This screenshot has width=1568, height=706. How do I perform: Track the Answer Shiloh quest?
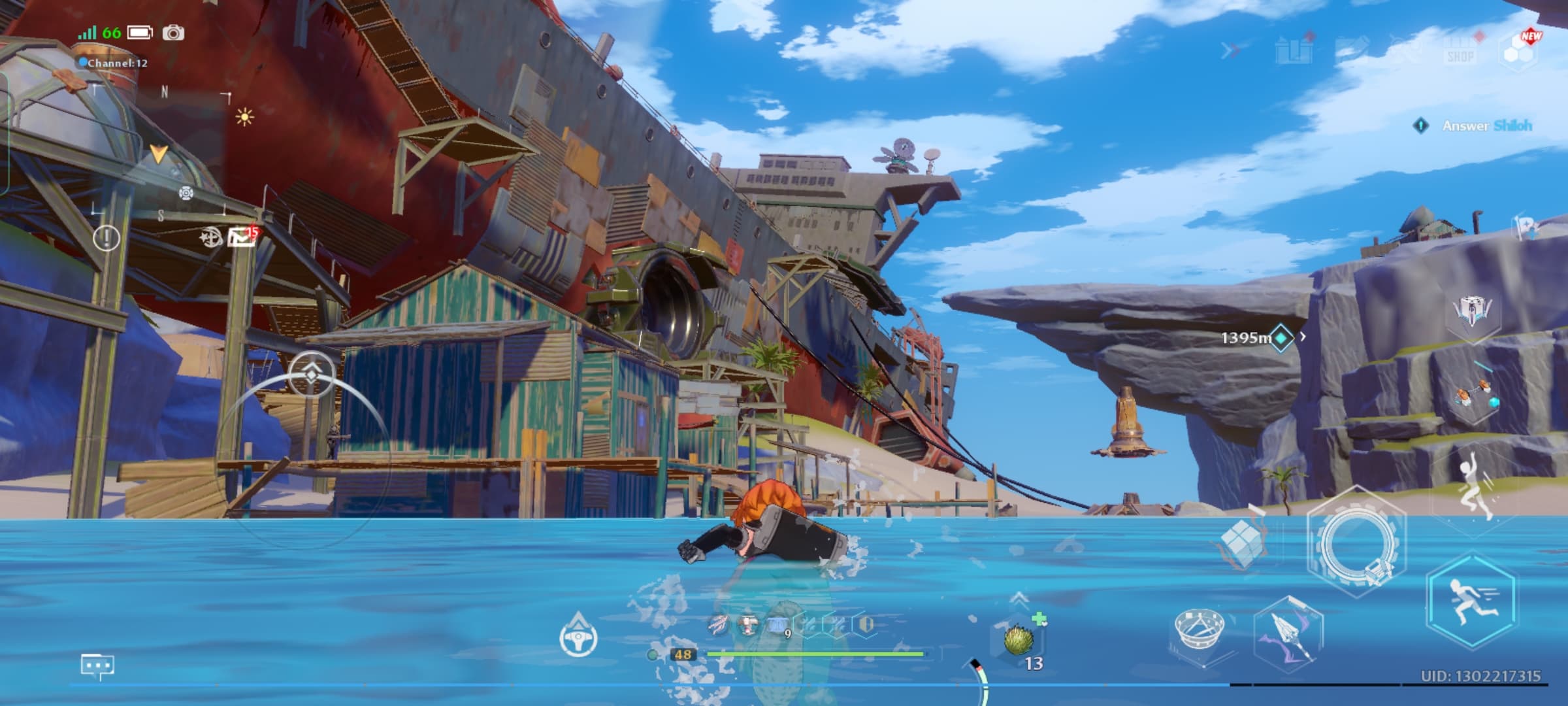(x=1486, y=126)
